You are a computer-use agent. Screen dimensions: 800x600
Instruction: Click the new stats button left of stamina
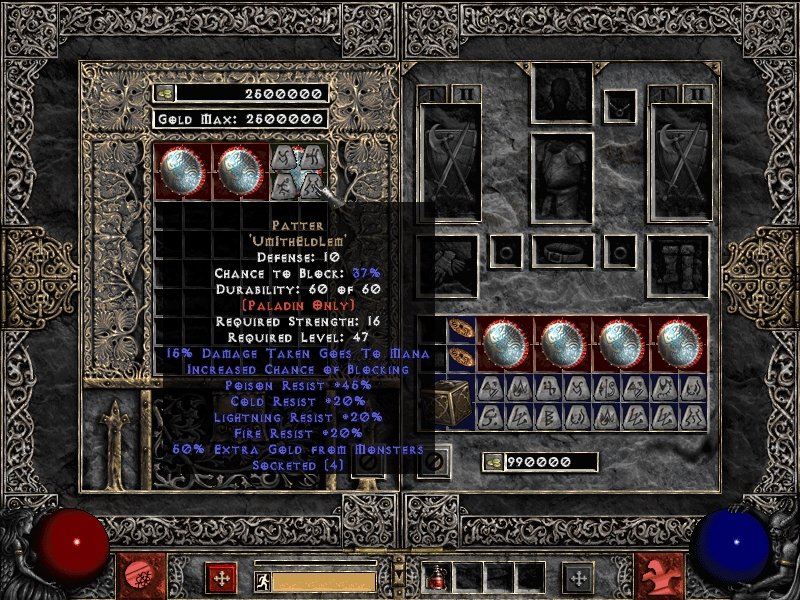[x=220, y=577]
